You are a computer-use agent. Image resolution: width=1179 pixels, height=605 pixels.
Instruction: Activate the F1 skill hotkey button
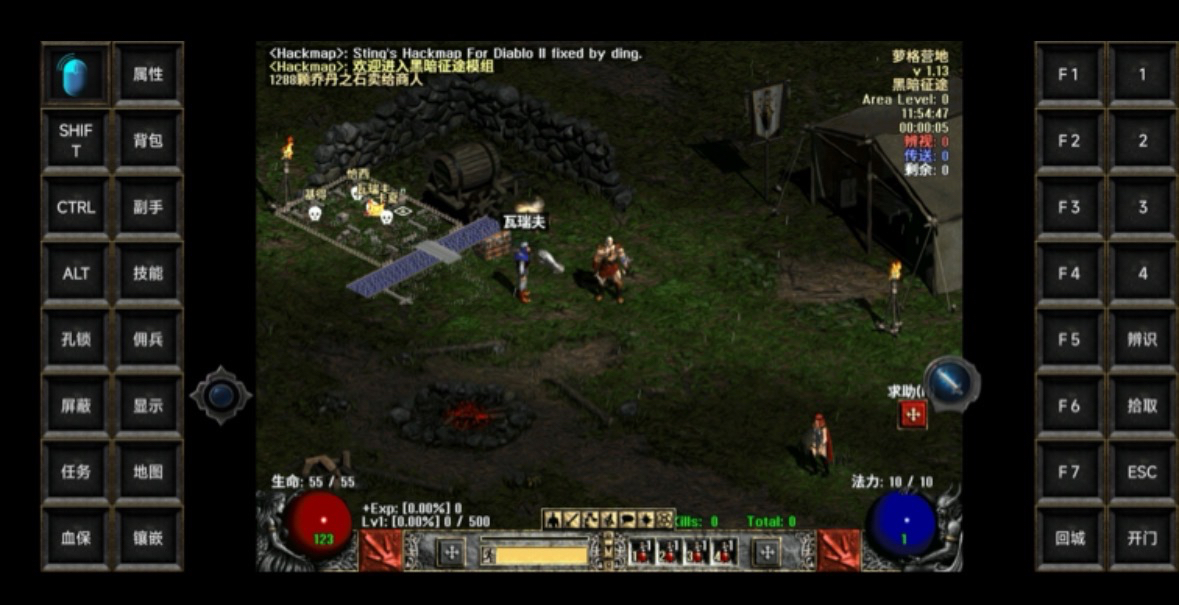pos(1069,75)
